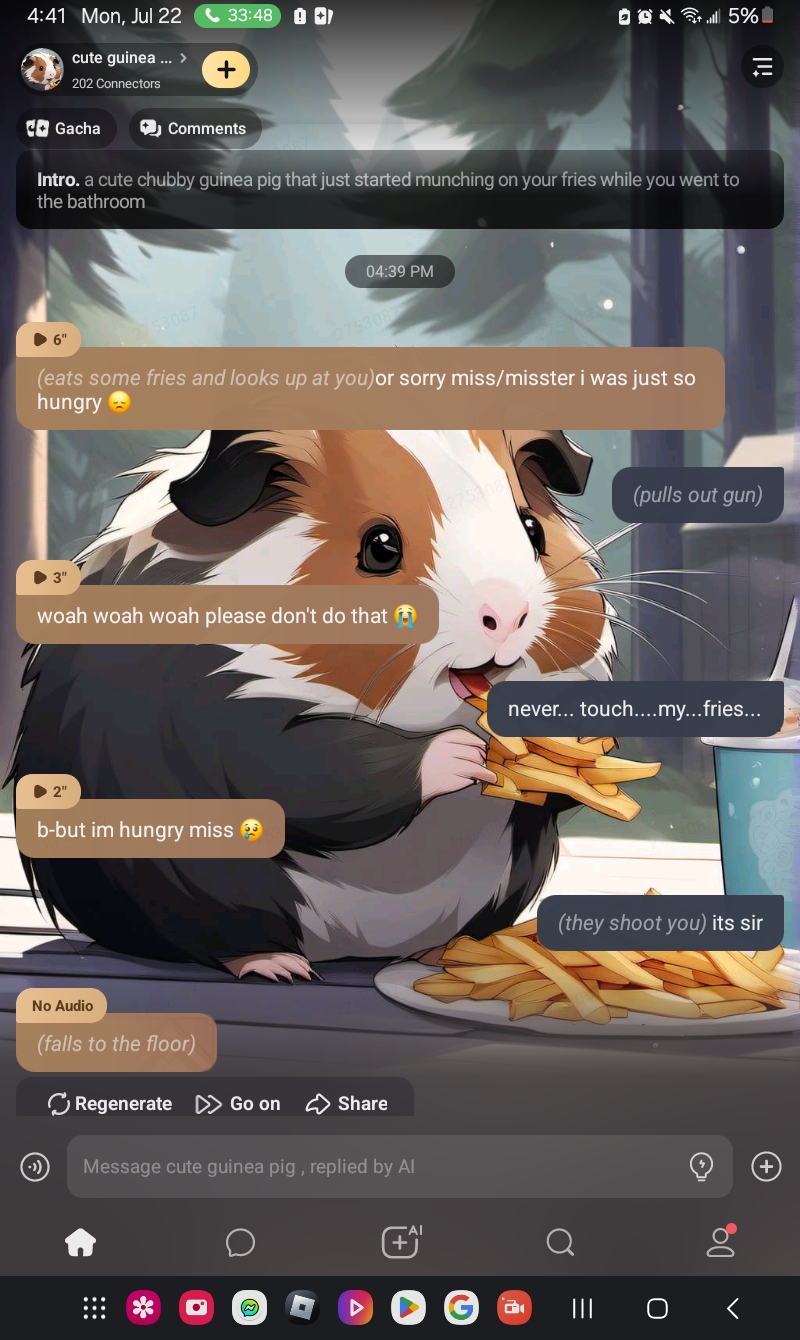800x1340 pixels.
Task: Go to the Home tab
Action: 80,1242
